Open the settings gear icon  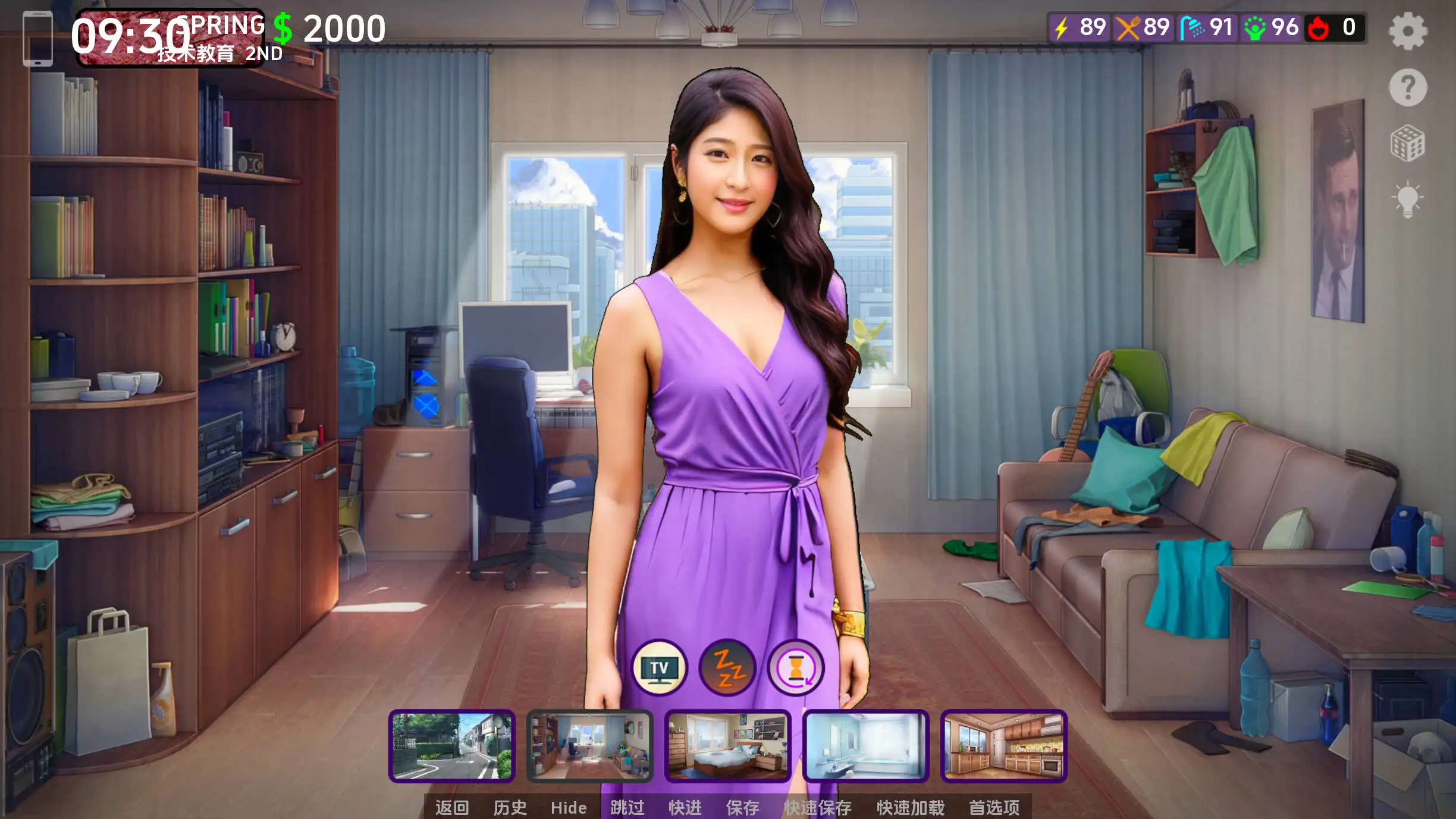pos(1408,31)
